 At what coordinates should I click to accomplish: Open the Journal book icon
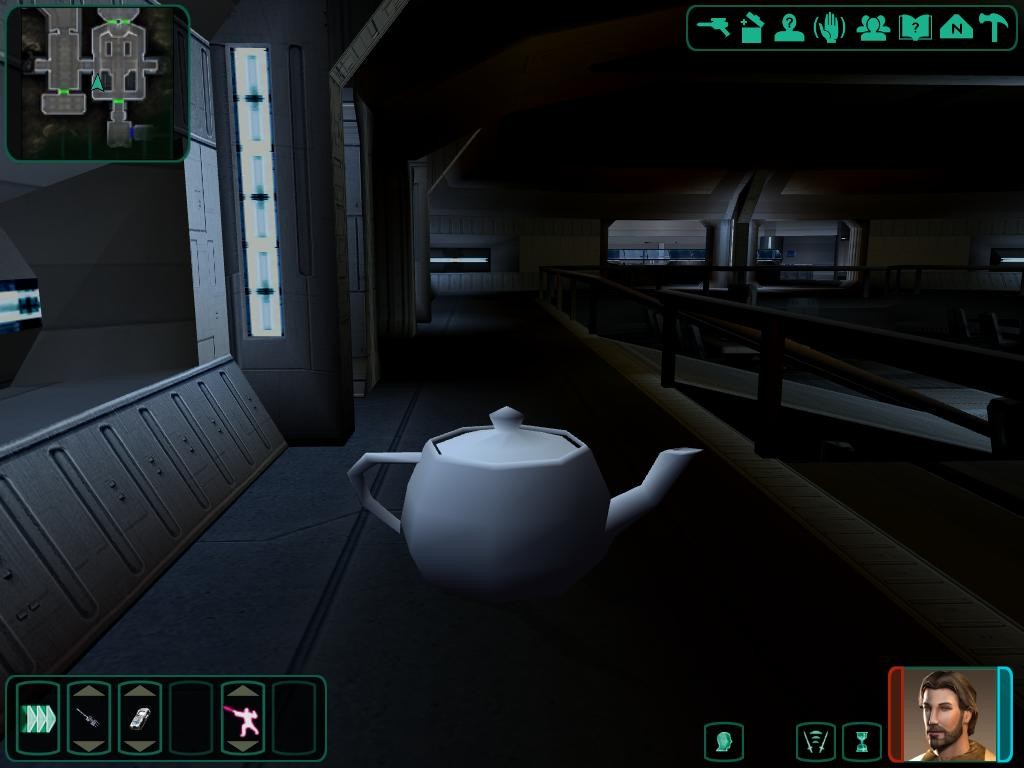[x=914, y=28]
